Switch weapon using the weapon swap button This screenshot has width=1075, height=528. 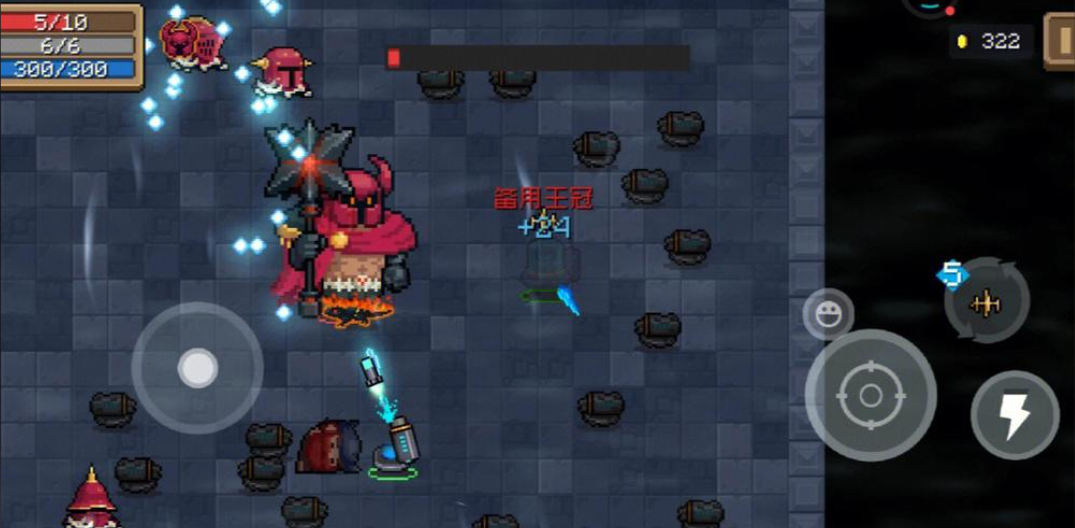[987, 302]
